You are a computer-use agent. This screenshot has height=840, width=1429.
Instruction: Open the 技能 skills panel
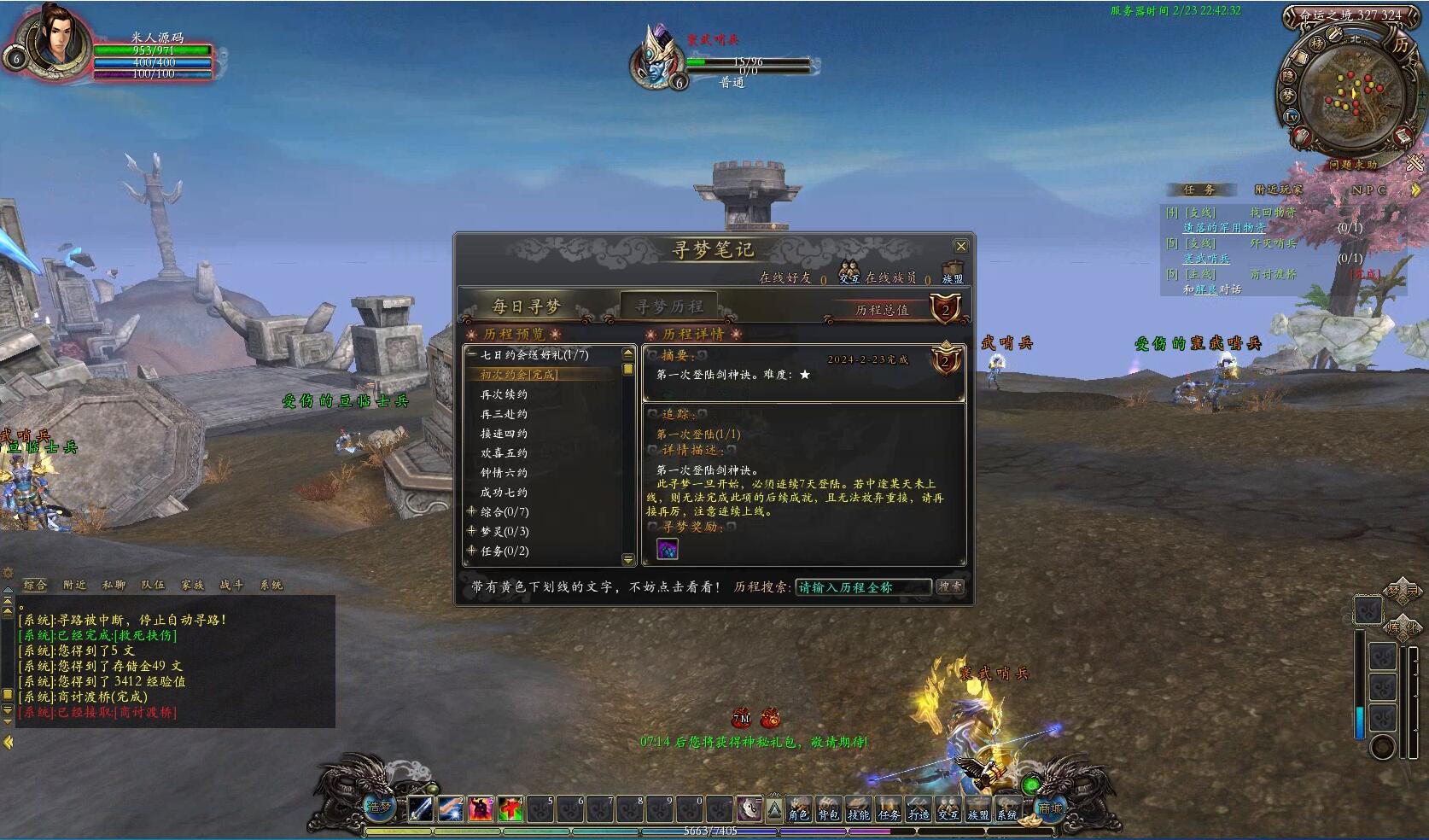pos(858,808)
